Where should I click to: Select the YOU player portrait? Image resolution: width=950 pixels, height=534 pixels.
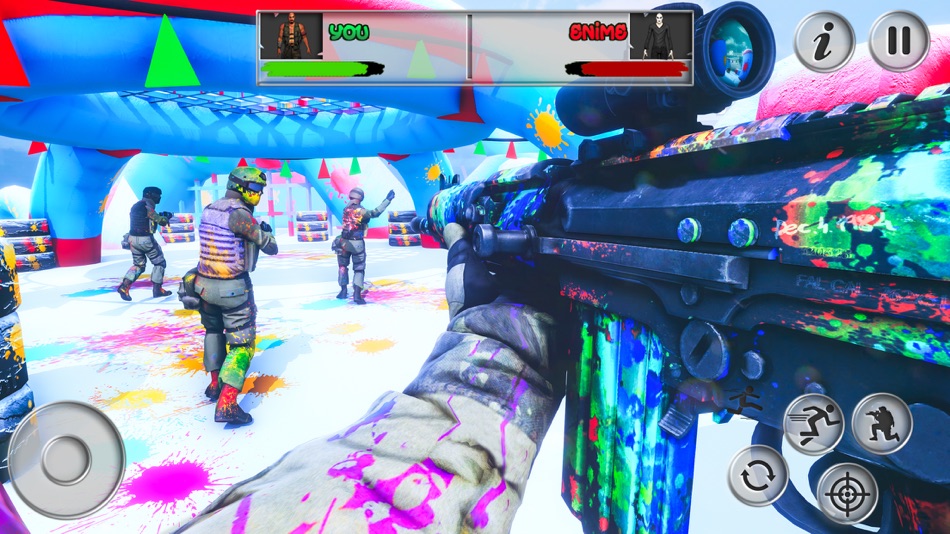point(292,36)
